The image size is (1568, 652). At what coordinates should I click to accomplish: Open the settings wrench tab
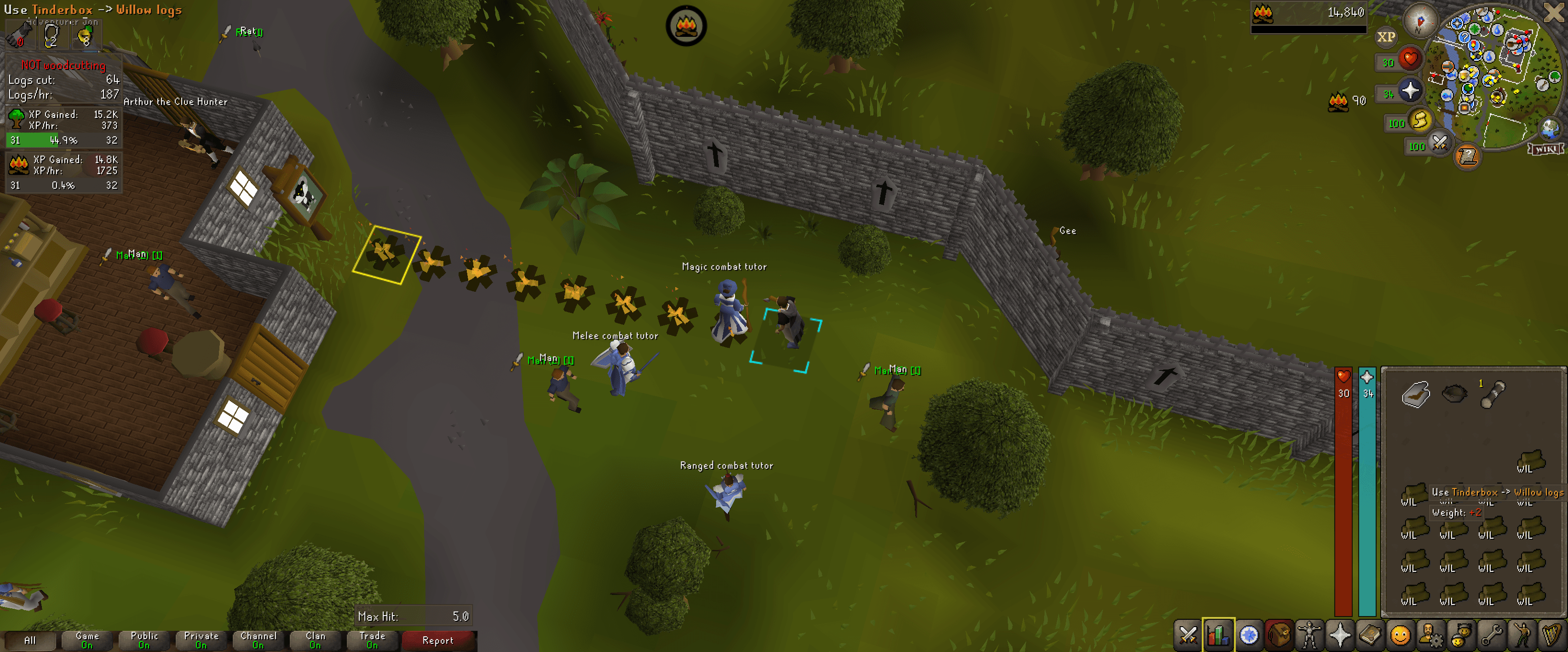[x=1493, y=636]
